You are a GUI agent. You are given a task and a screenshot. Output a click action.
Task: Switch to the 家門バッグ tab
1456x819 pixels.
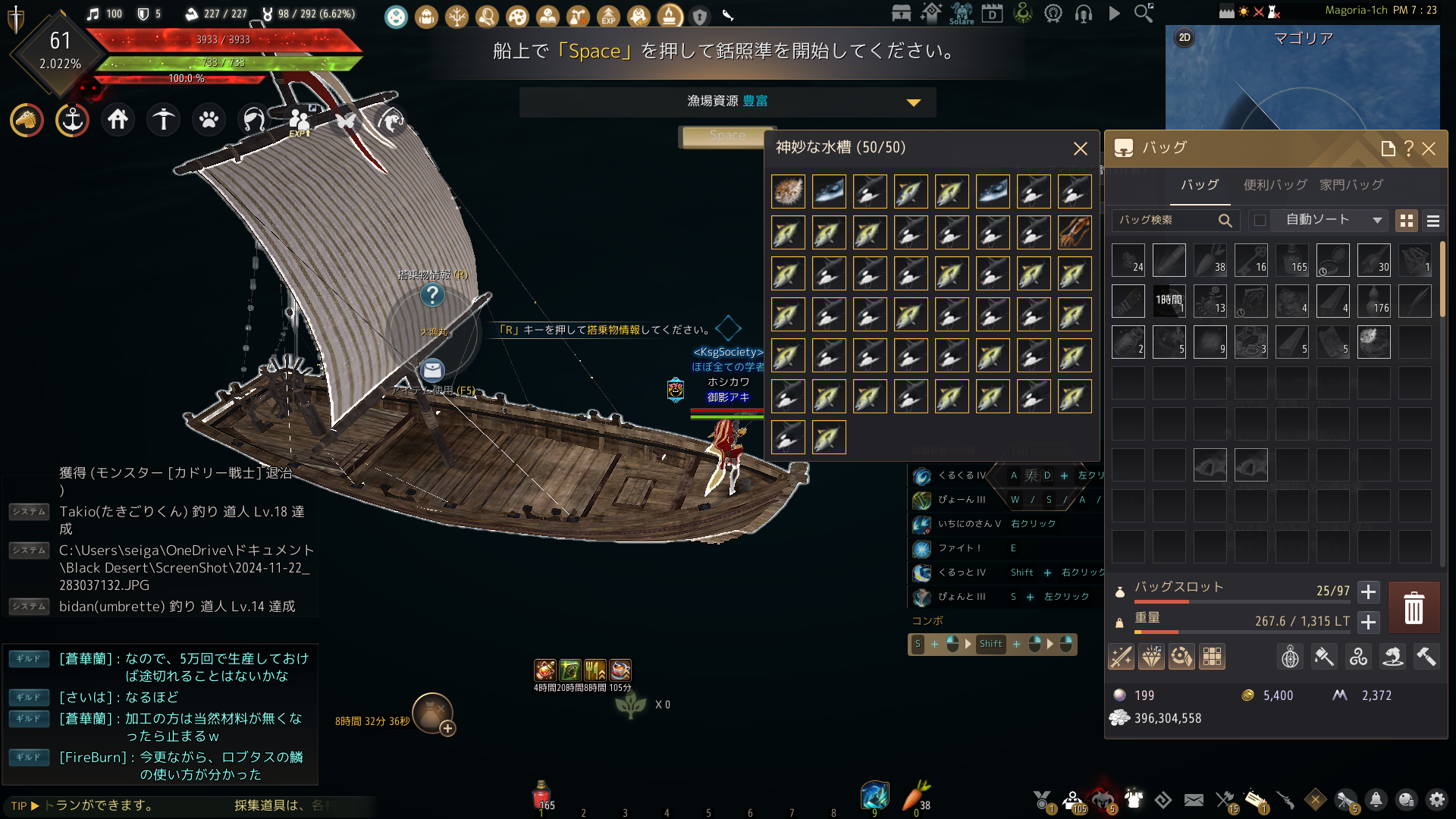1351,185
